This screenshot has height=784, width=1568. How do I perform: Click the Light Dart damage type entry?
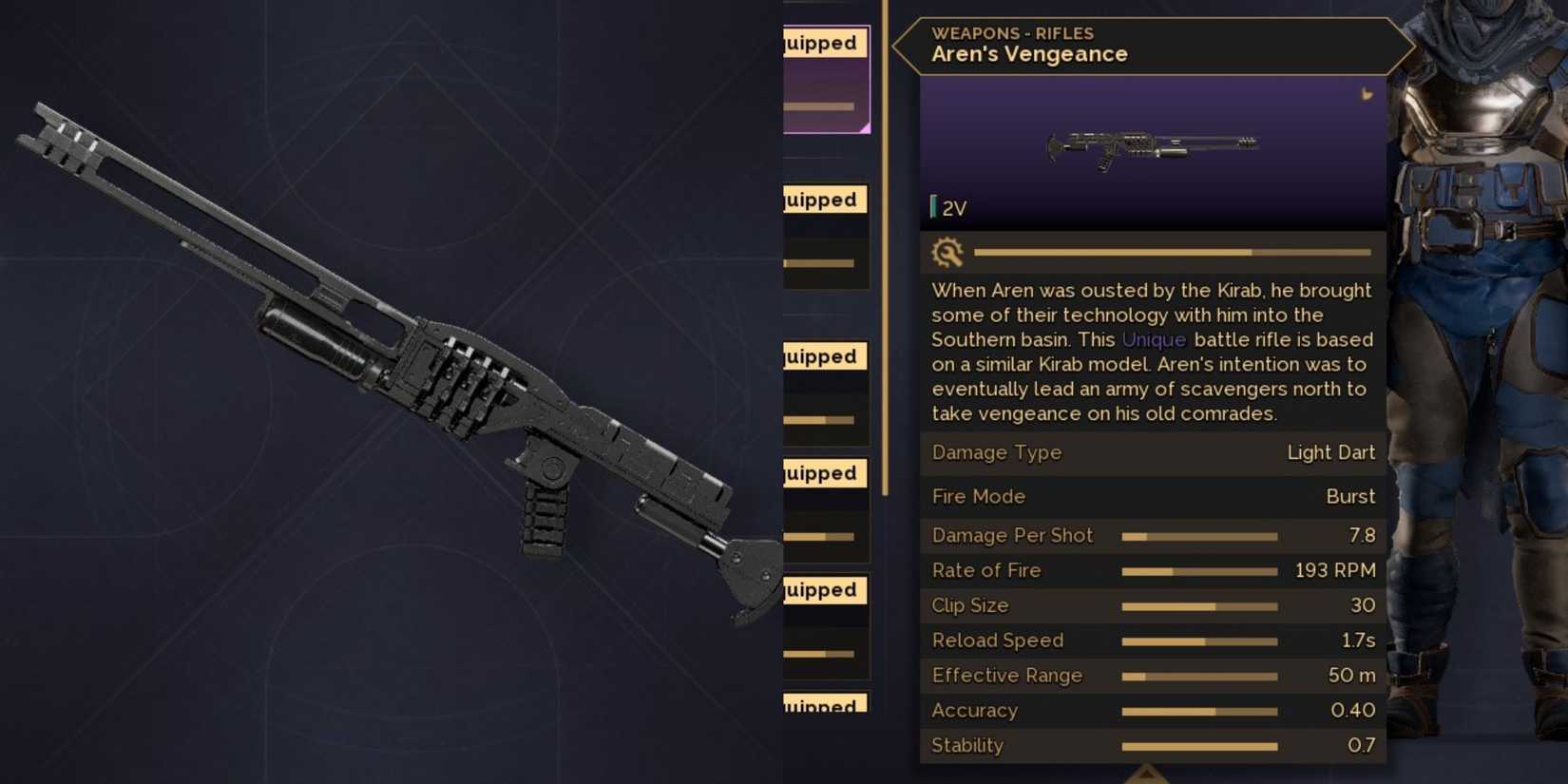point(1331,452)
